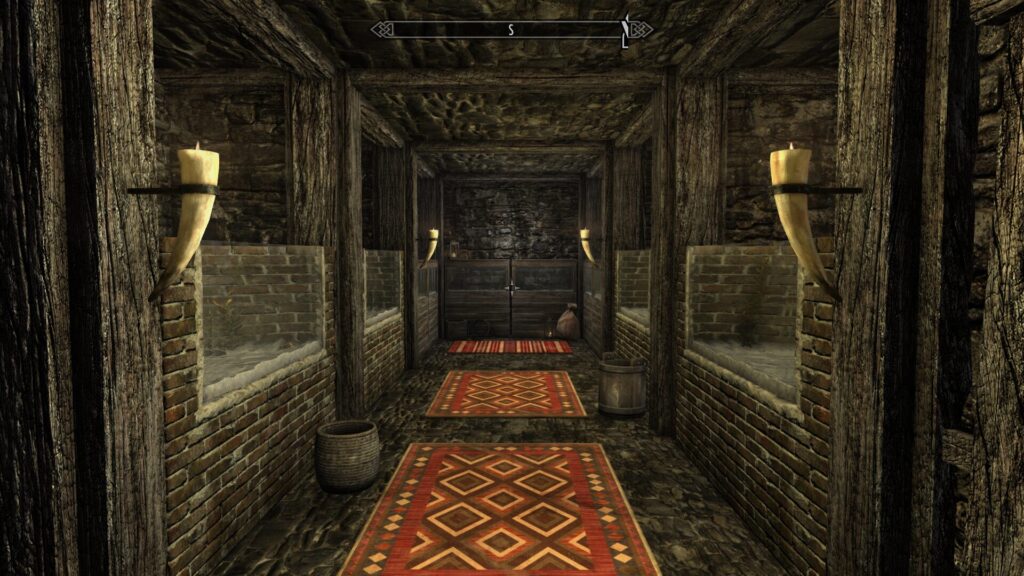Select the white marker on the compass
This screenshot has width=1024, height=576.
[x=625, y=31]
